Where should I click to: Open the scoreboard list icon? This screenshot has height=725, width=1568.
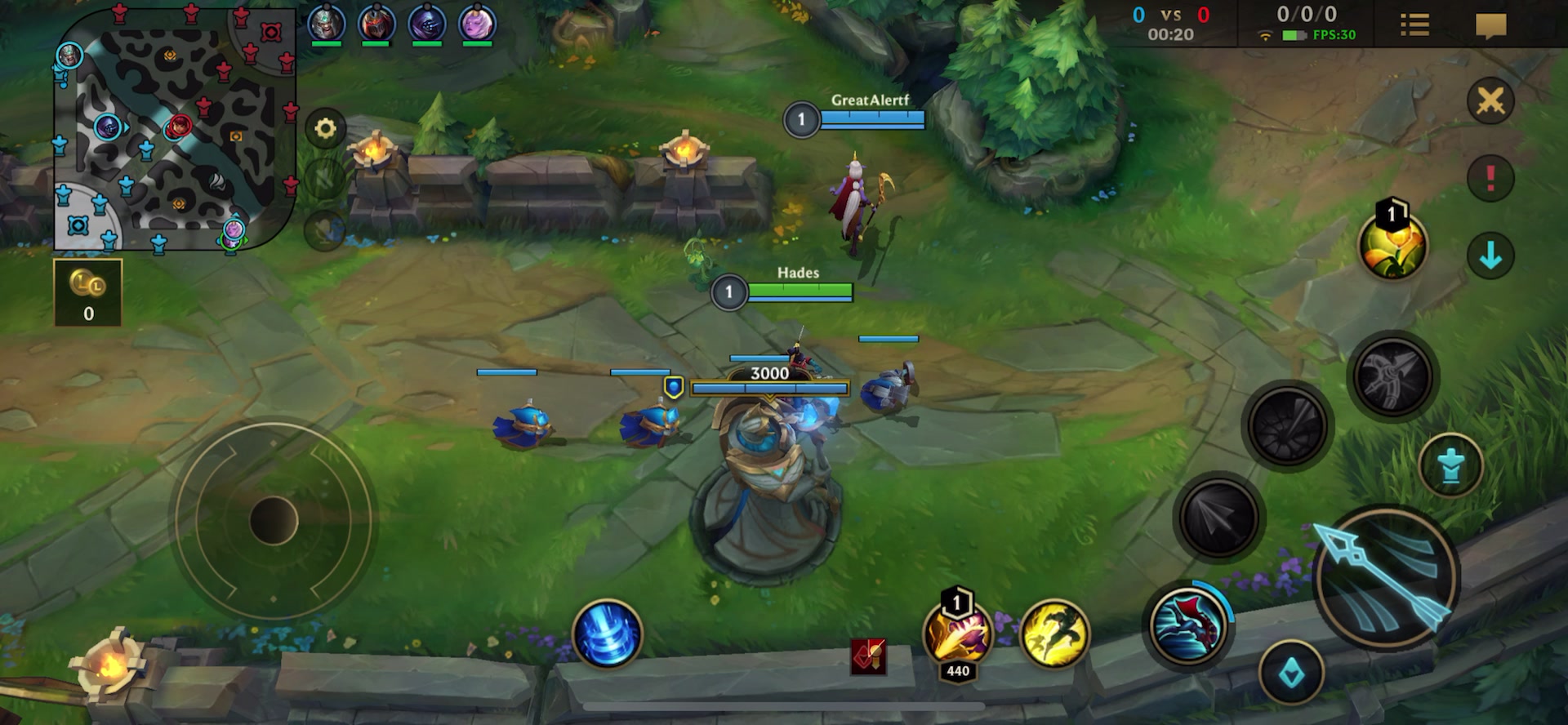coord(1414,24)
